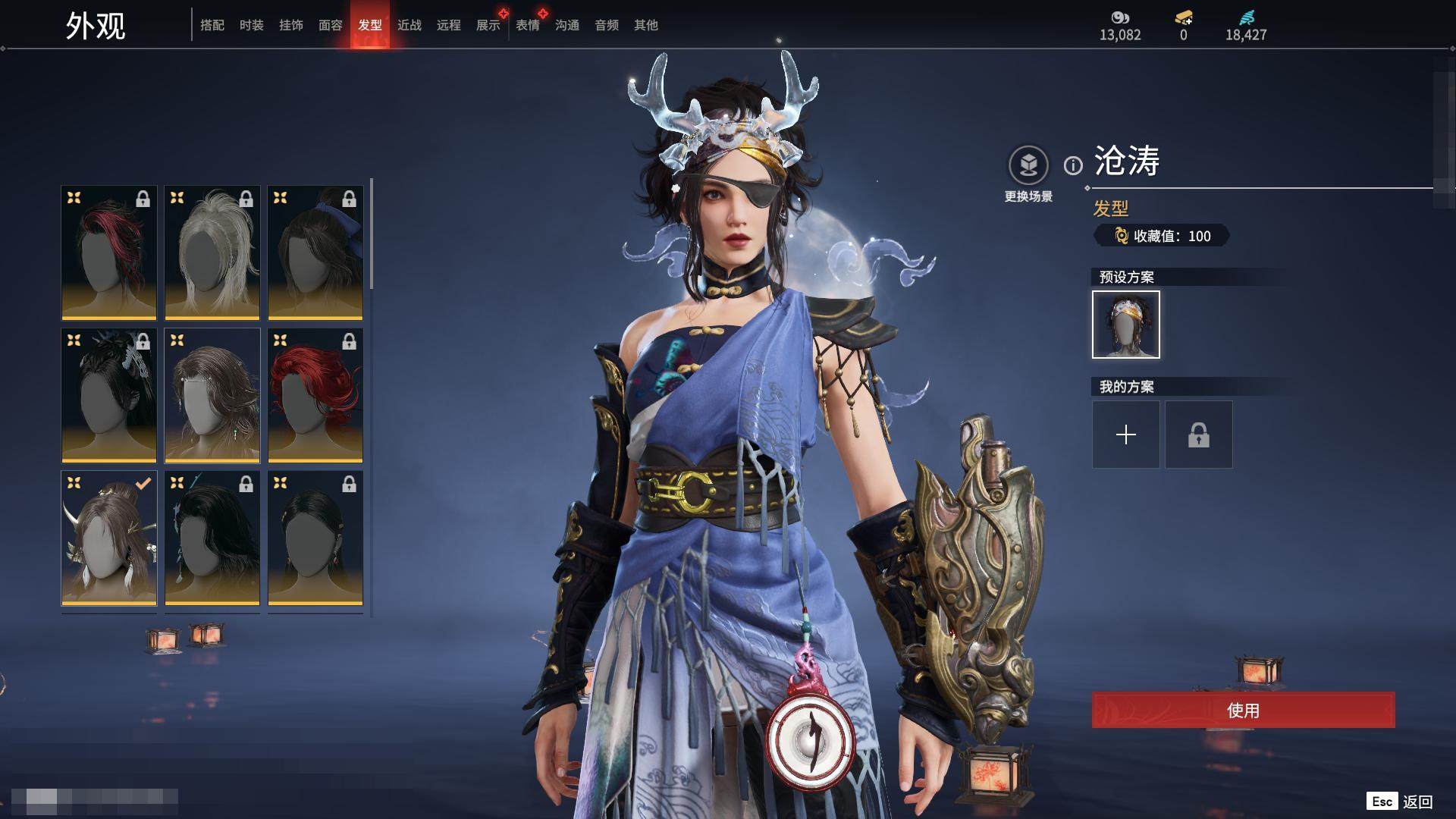Select the bright red curly hairstyle
1456x819 pixels.
pos(315,395)
